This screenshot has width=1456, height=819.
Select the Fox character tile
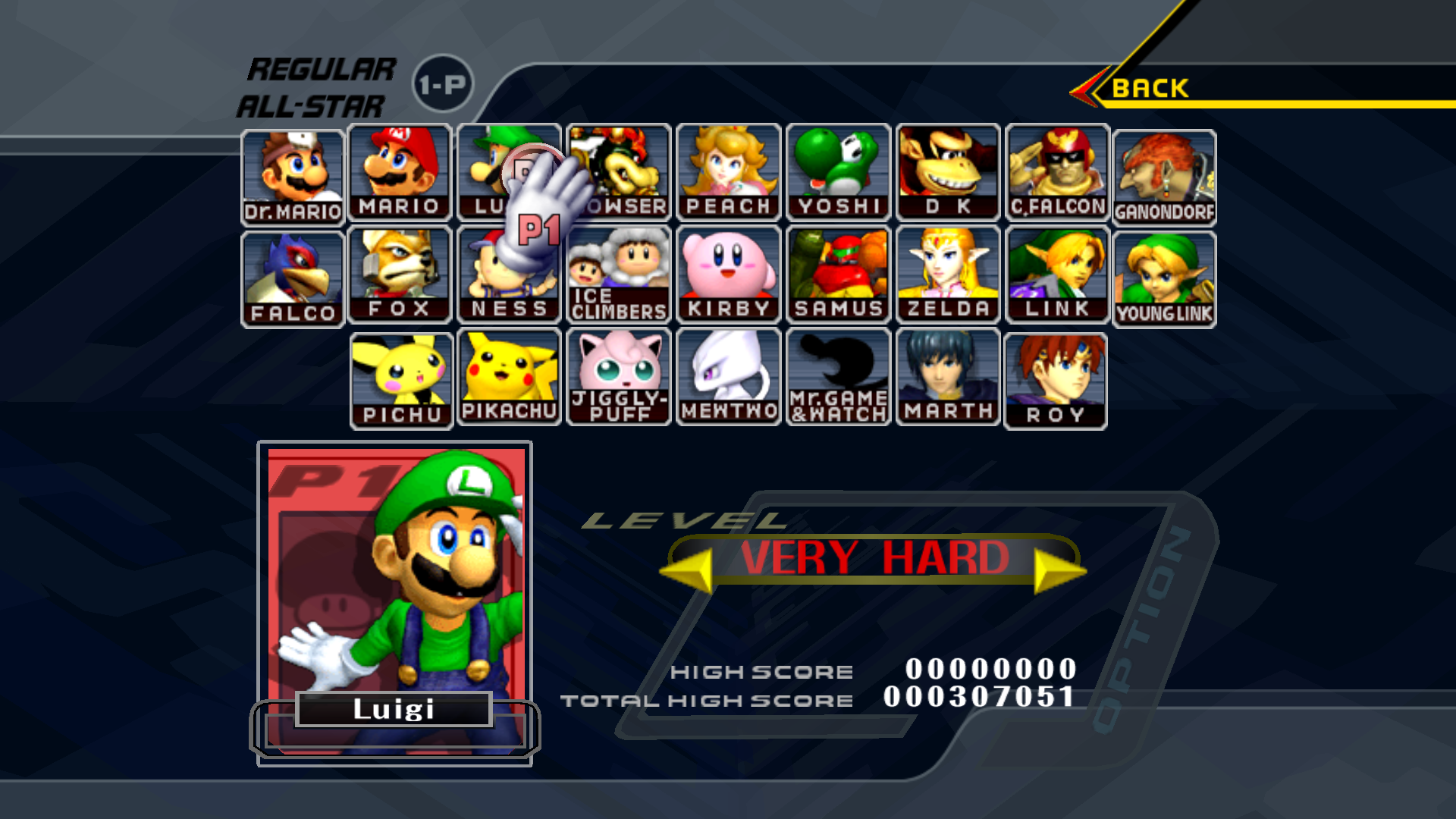click(x=400, y=275)
